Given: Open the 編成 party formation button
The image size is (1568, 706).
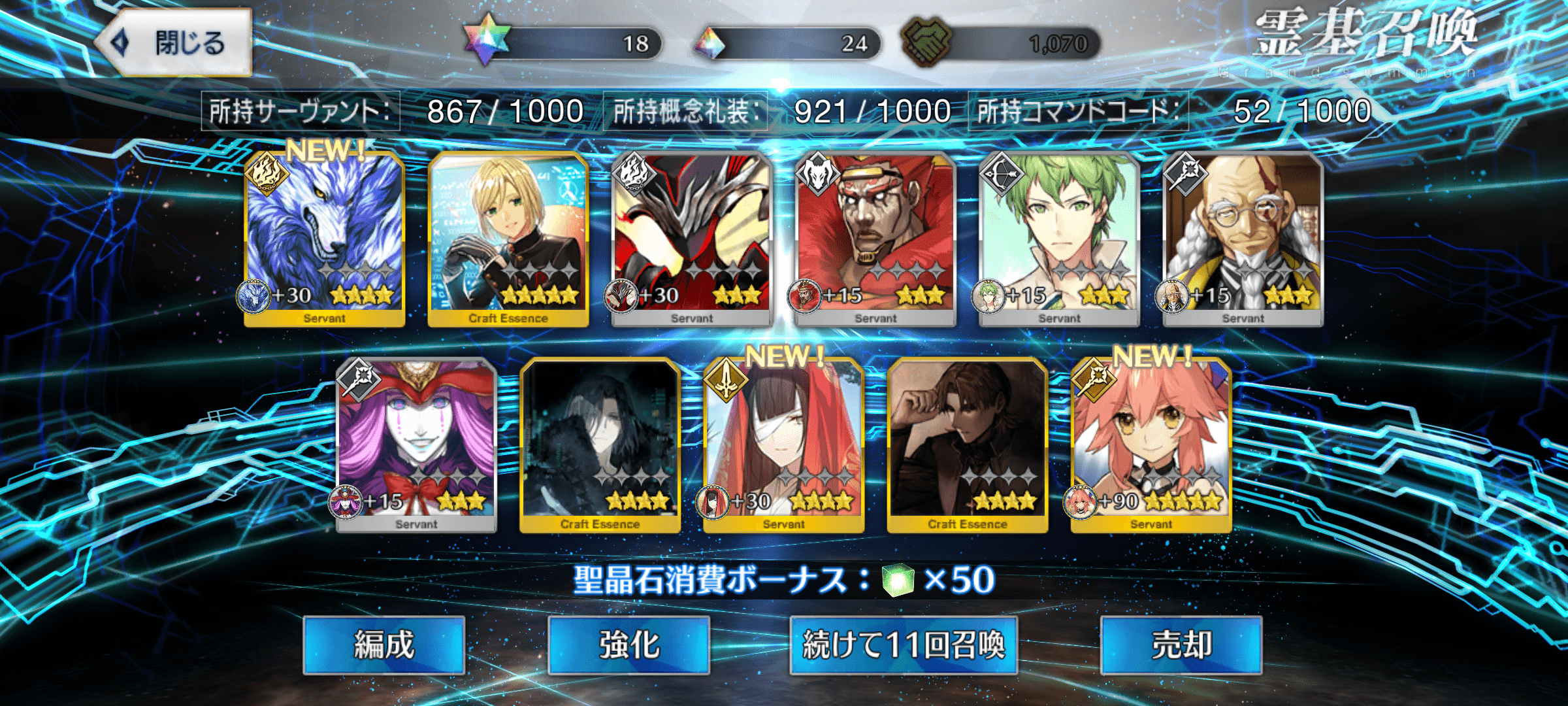Looking at the screenshot, I should point(384,645).
